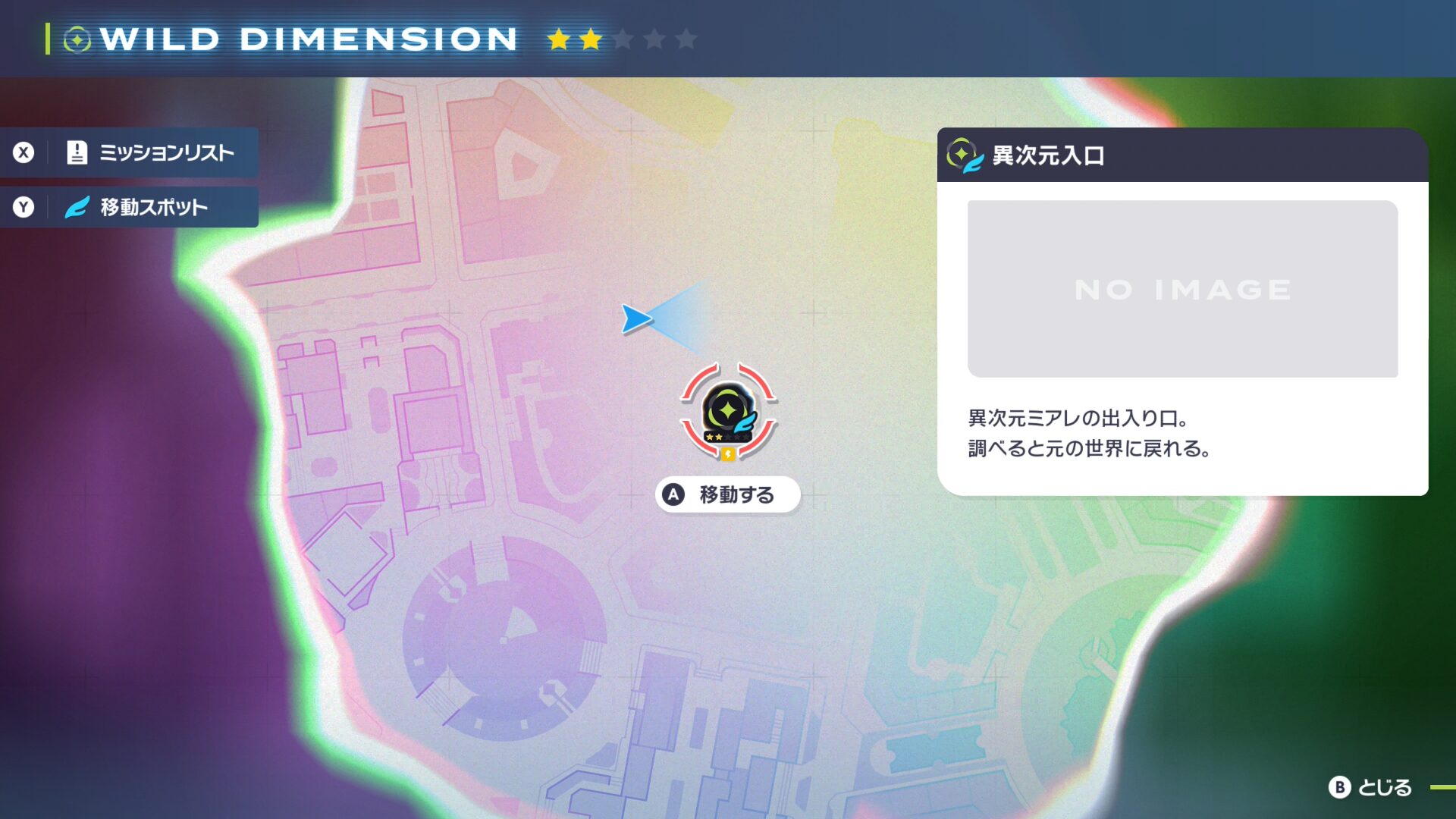The height and width of the screenshot is (819, 1456).
Task: Open the ミッションリスト mission list
Action: pyautogui.click(x=152, y=152)
